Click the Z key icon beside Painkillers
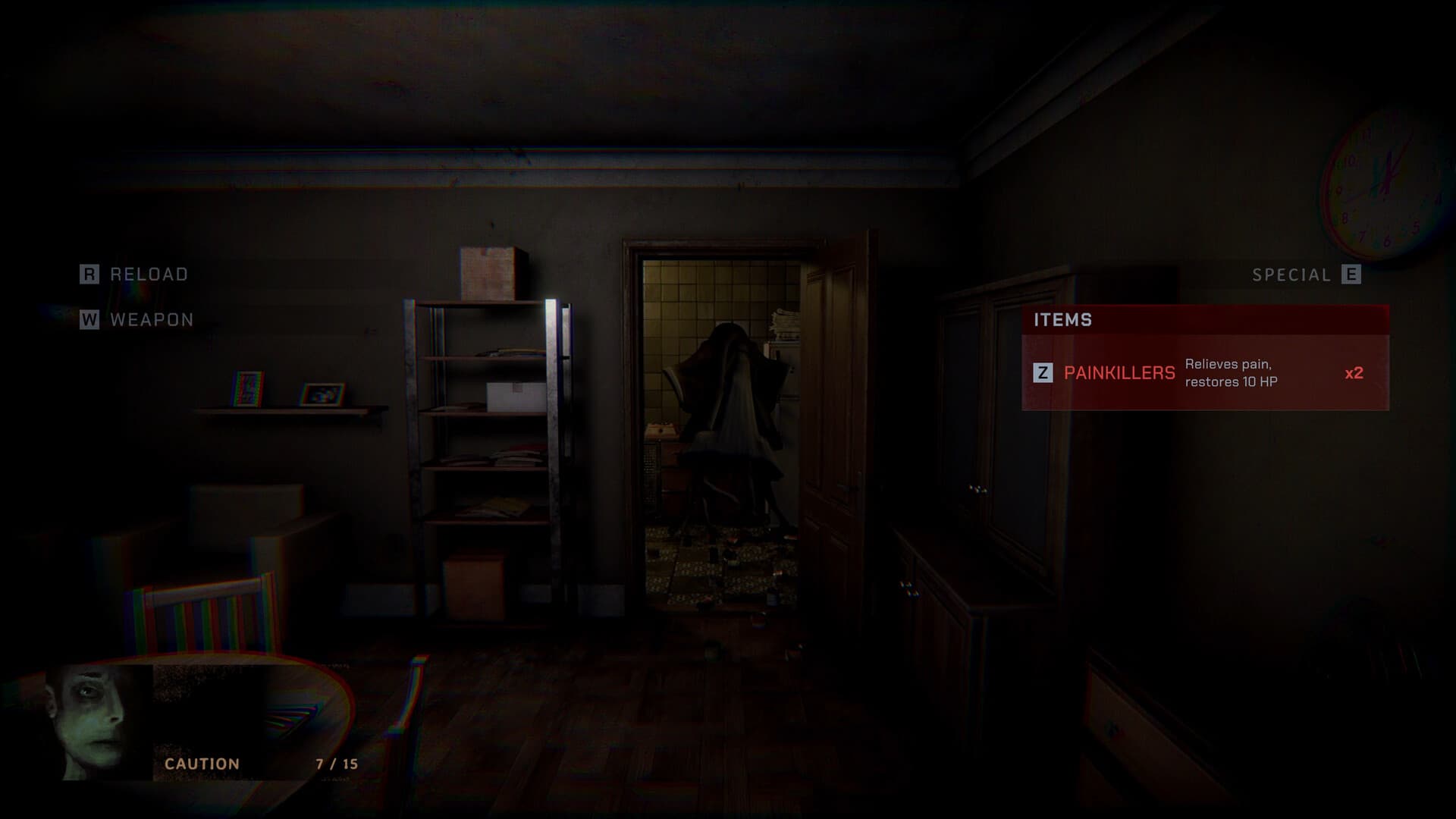Screen dimensions: 1456x819 (x=1045, y=372)
